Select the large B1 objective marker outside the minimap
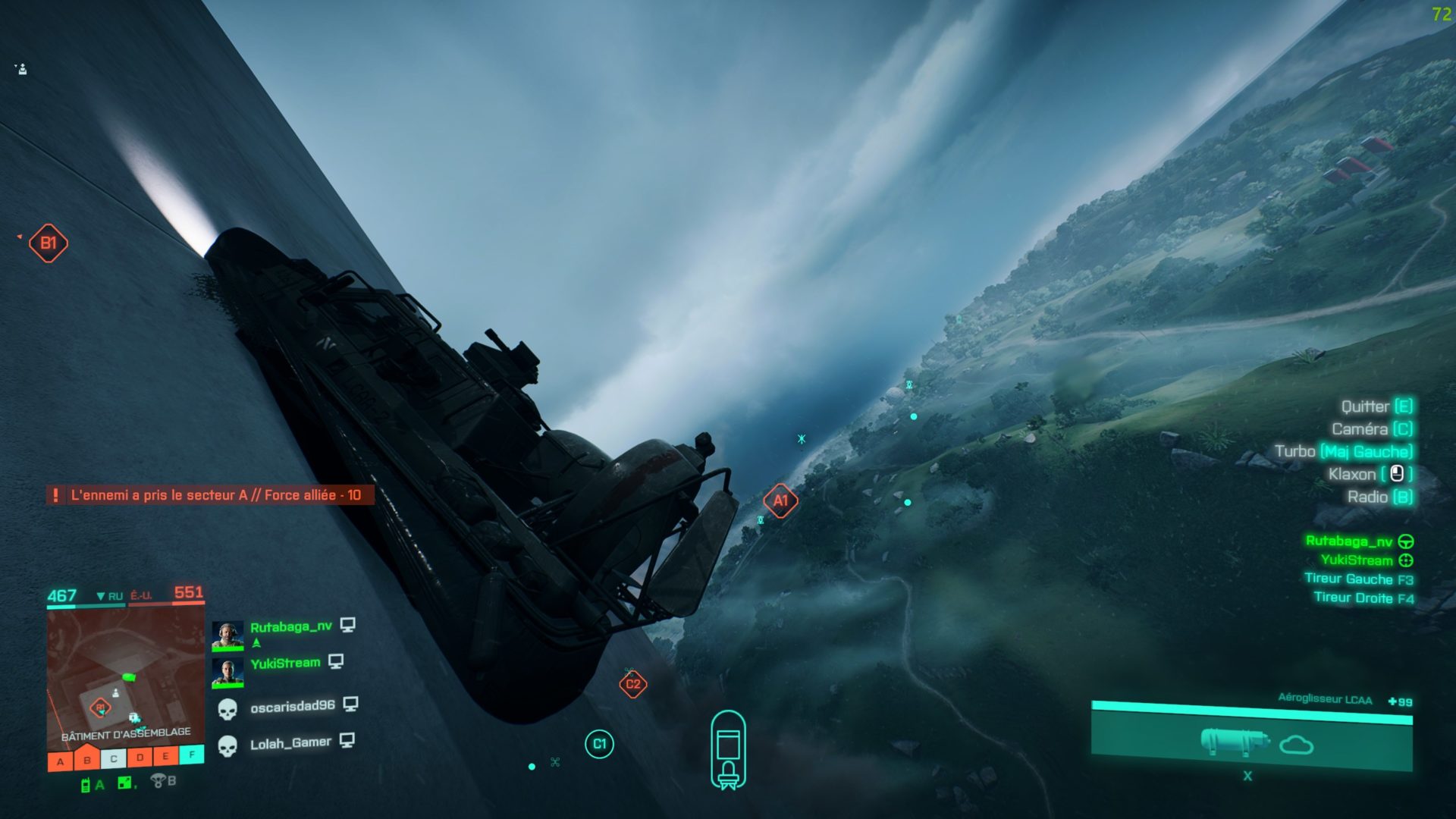The height and width of the screenshot is (819, 1456). click(49, 243)
